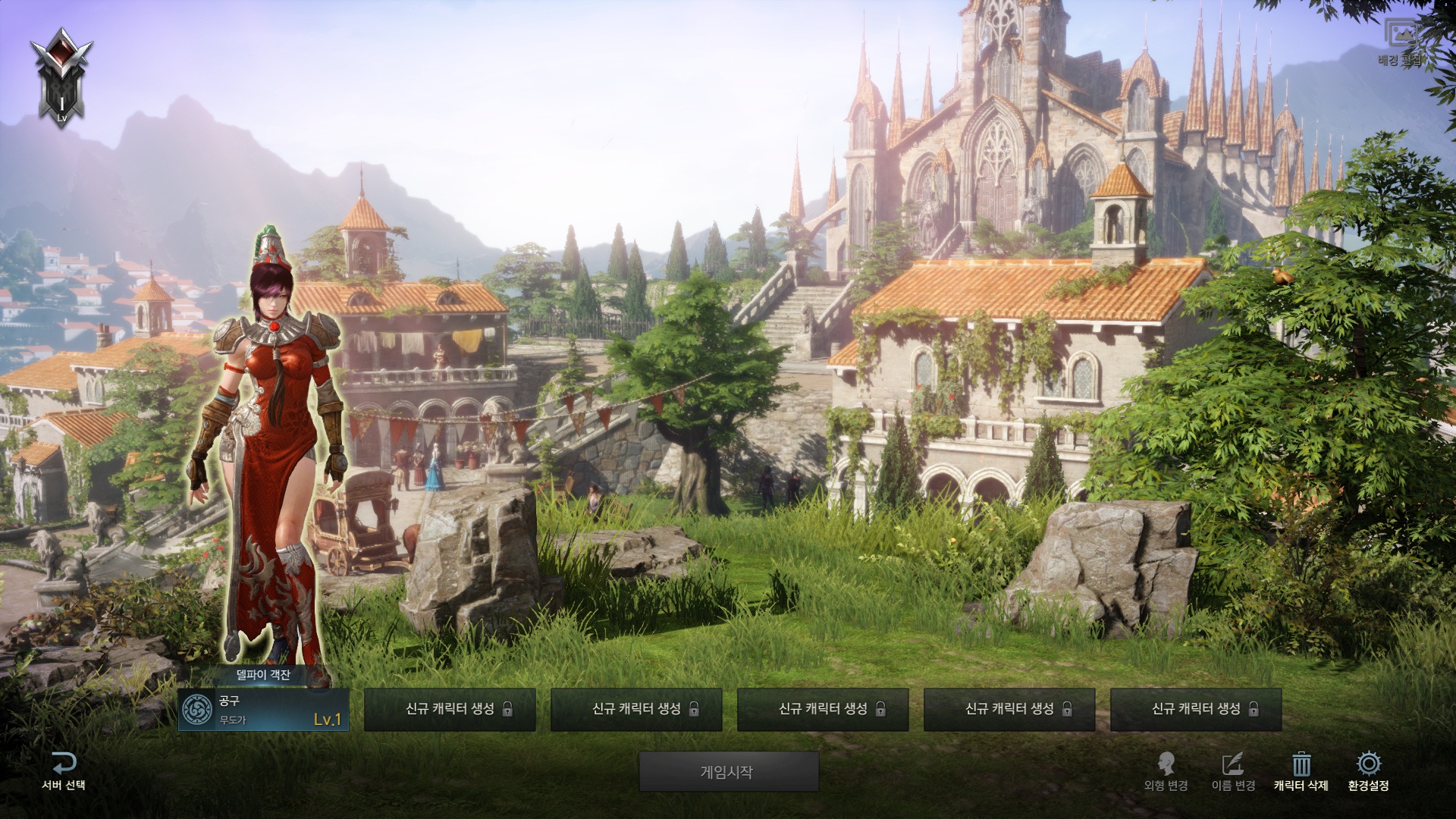Select the 공구 Lv.1 character slot
This screenshot has height=819, width=1456.
coord(263,710)
